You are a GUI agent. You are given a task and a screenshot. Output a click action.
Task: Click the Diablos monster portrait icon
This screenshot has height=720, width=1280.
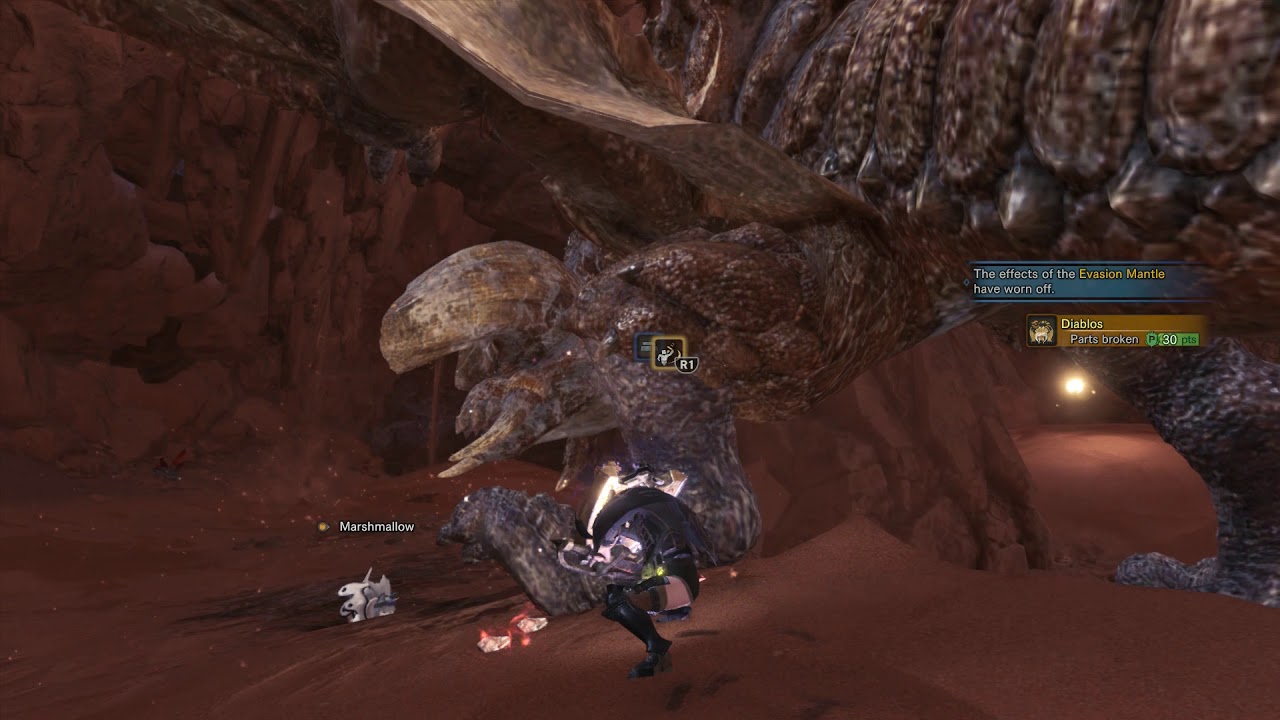1043,332
